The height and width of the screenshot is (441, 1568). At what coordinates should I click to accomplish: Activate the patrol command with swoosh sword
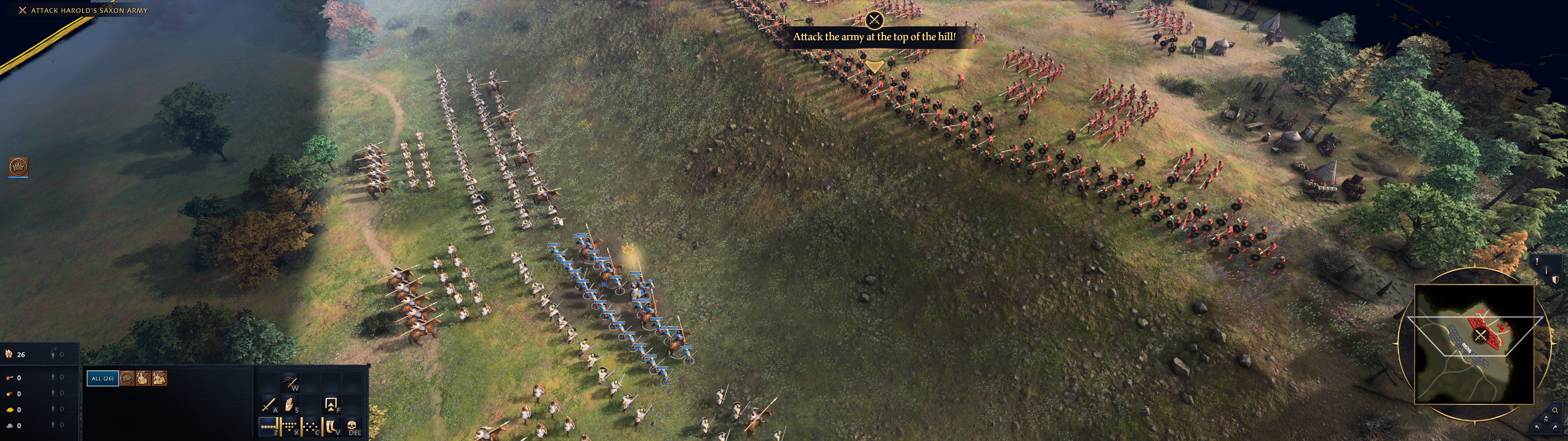pos(290,383)
